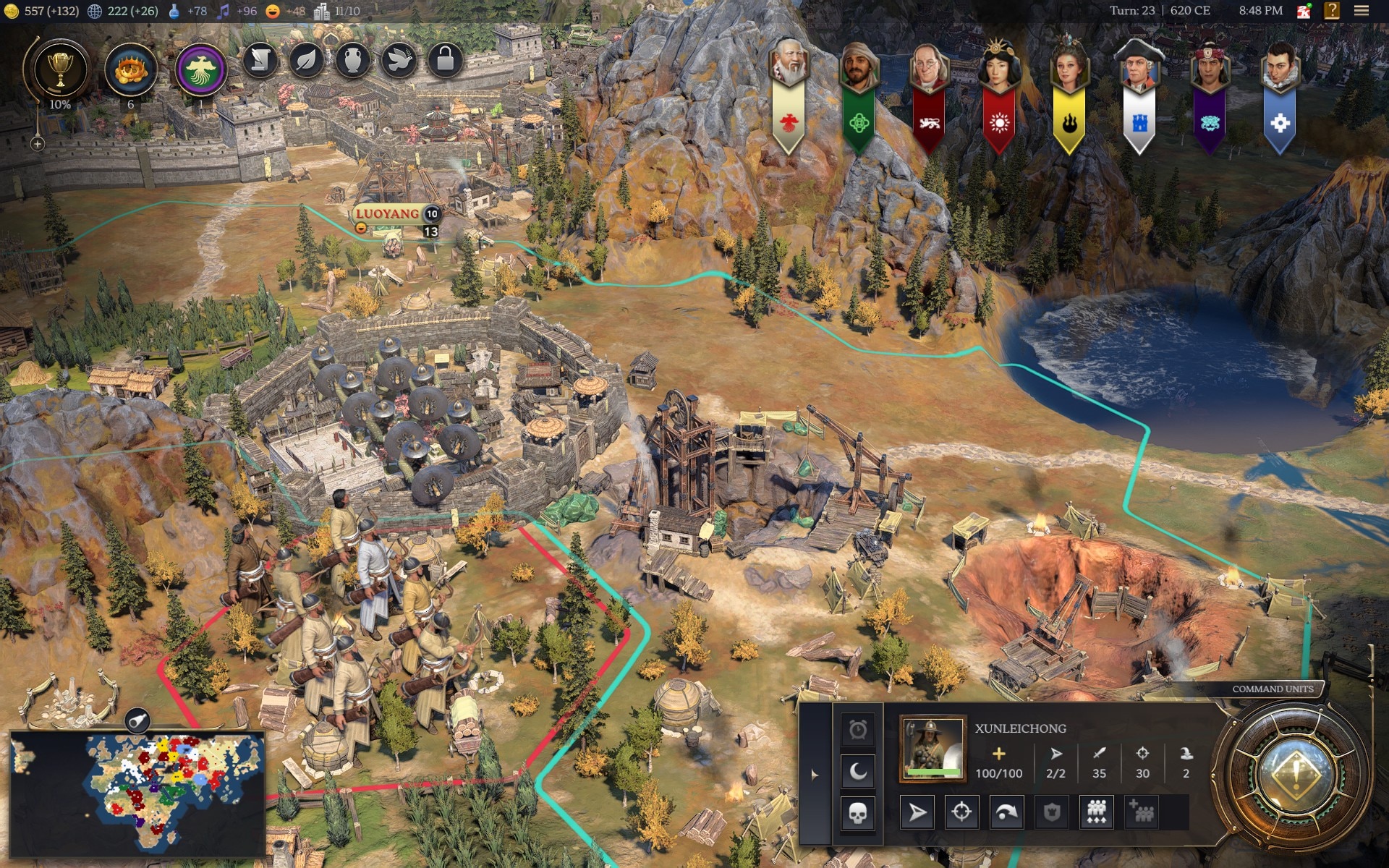Click the open padlock icon
The image size is (1389, 868).
click(x=445, y=60)
